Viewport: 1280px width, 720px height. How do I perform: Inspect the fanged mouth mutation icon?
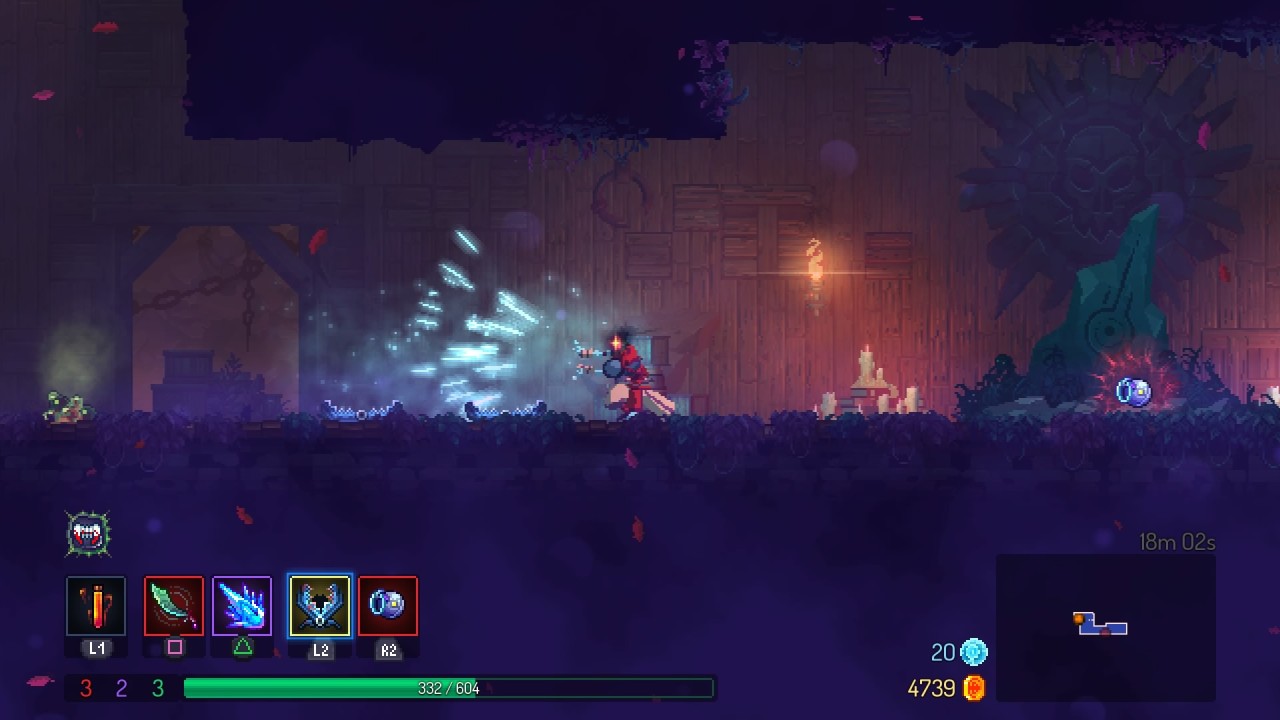[88, 534]
